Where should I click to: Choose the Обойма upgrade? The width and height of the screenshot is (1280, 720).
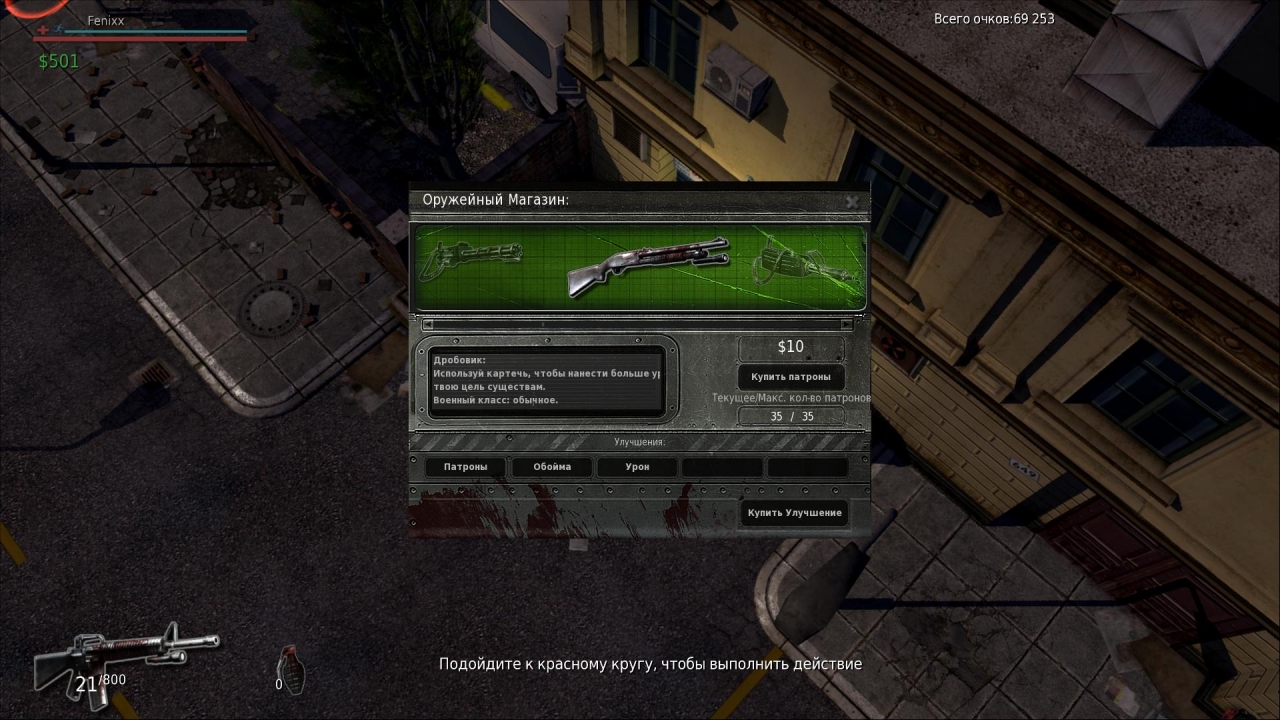552,467
